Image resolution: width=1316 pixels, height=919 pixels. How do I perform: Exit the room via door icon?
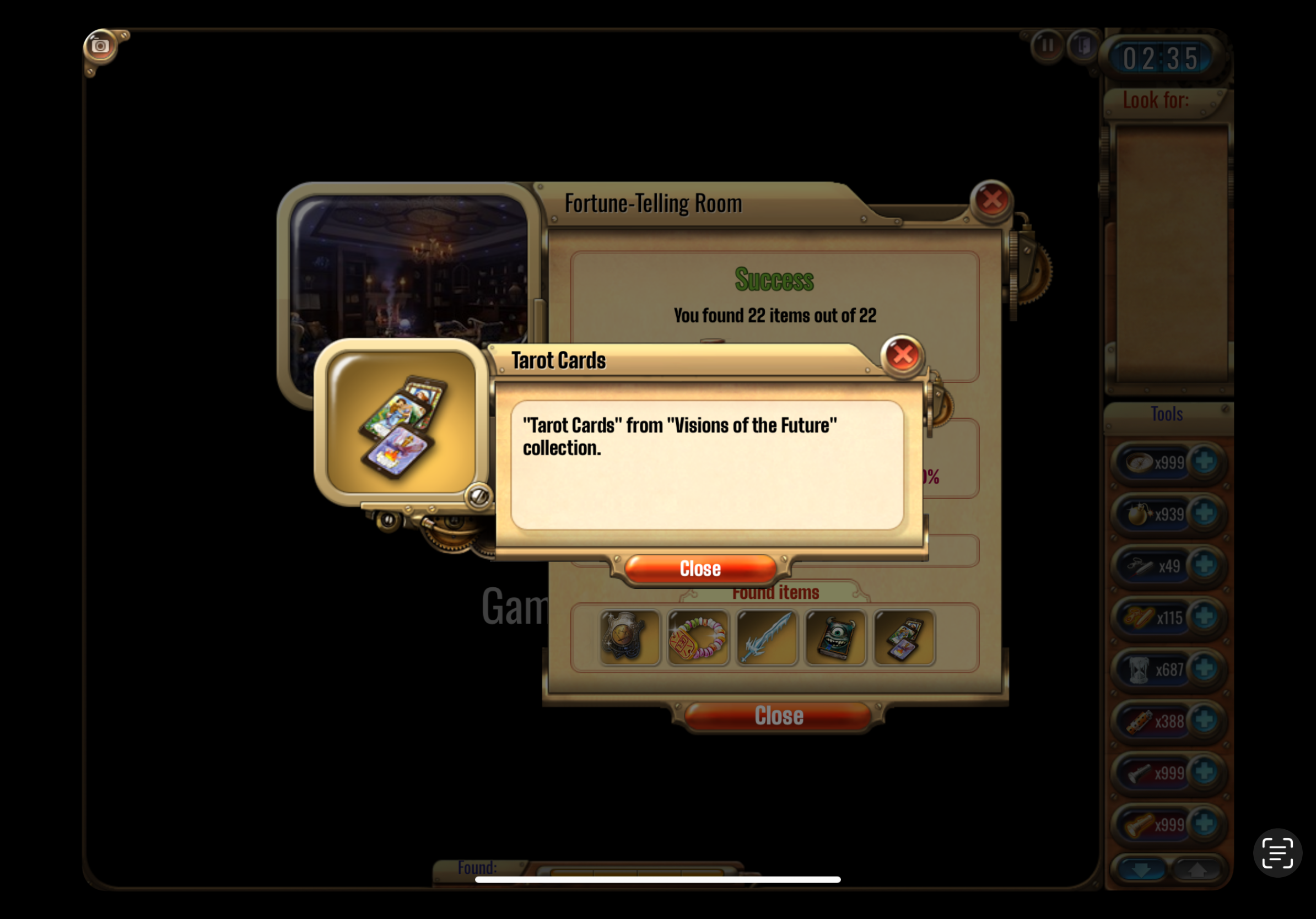[1082, 45]
